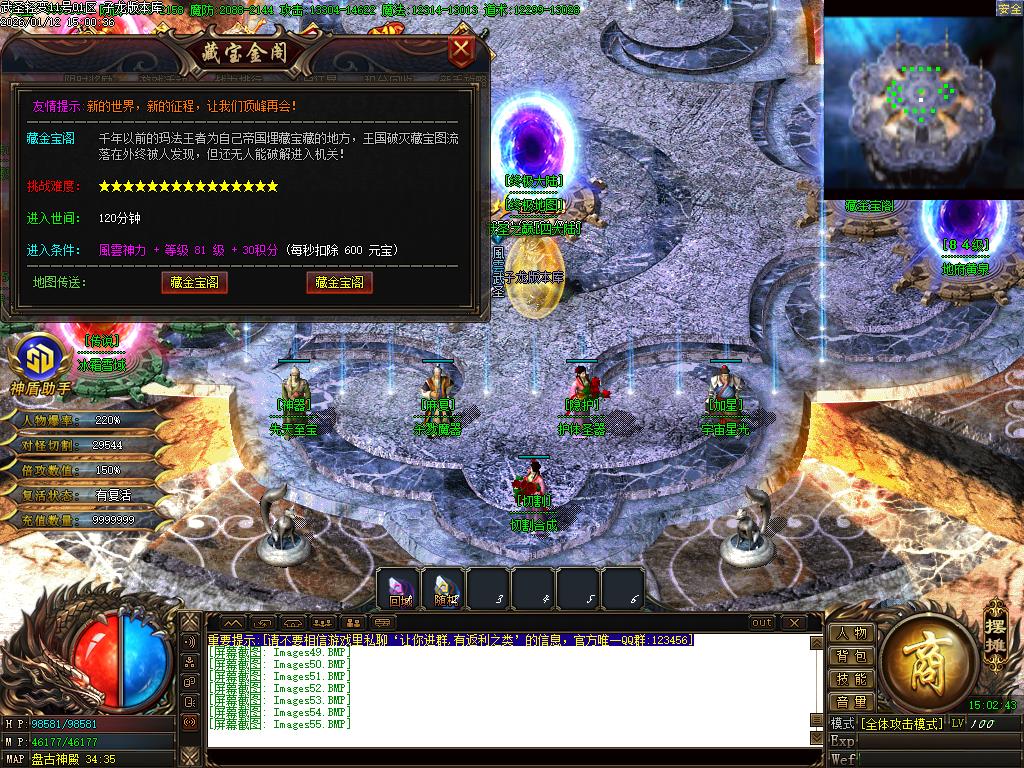This screenshot has width=1024, height=768.
Task: Use the 回城 return scroll hotbar slot
Action: point(400,590)
